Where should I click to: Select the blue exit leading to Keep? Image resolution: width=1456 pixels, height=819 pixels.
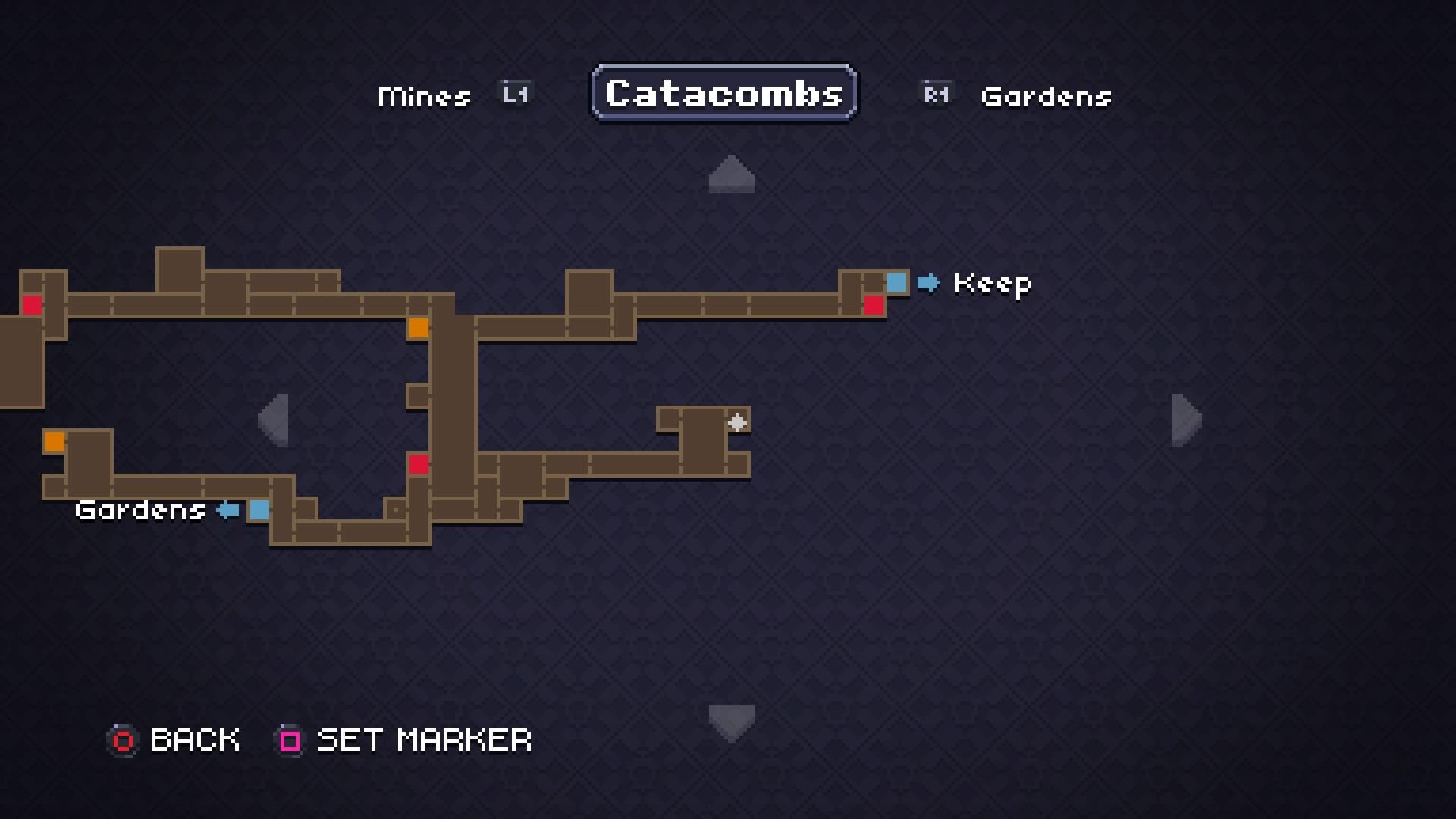896,282
